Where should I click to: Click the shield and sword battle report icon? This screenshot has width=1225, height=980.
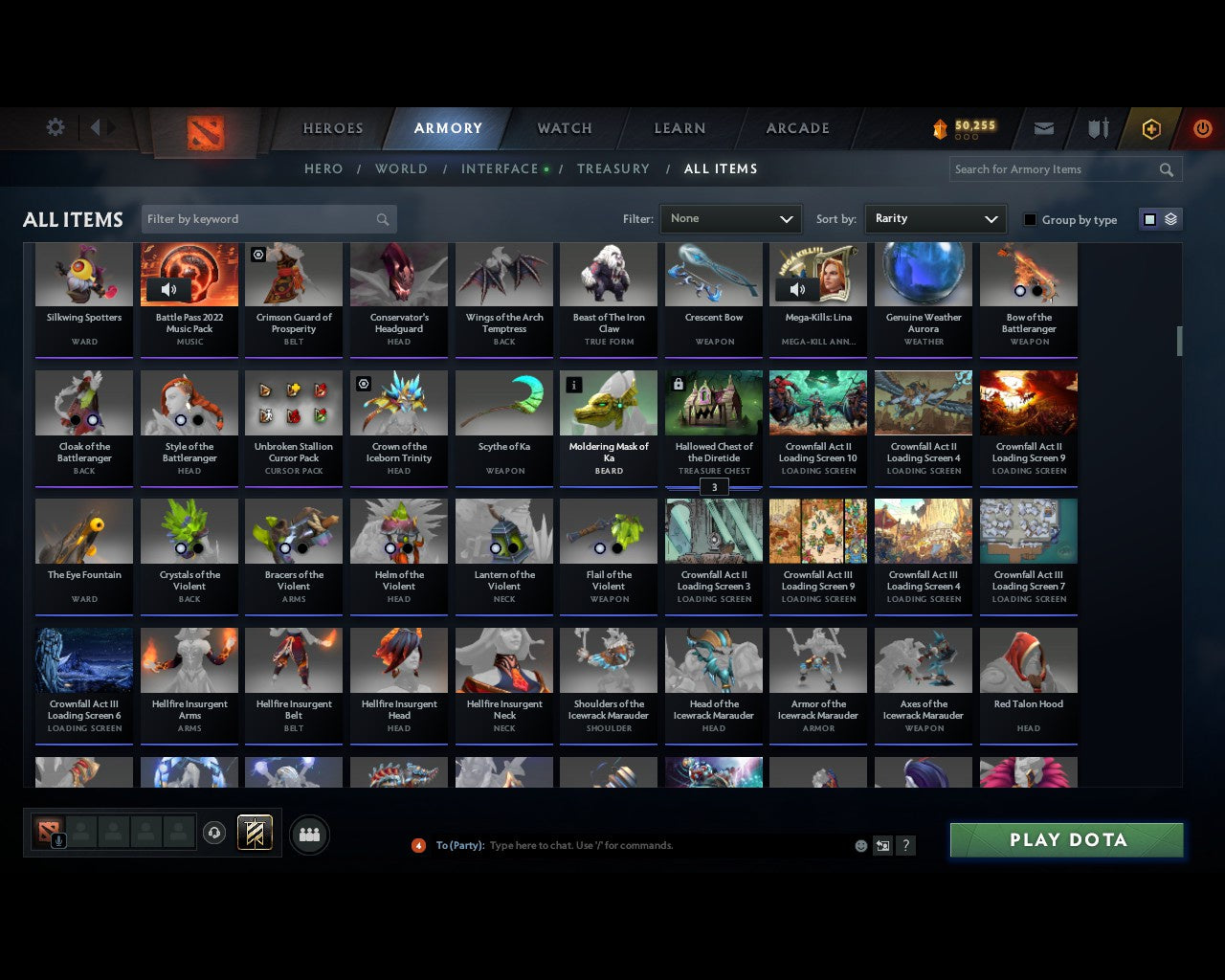[1097, 128]
